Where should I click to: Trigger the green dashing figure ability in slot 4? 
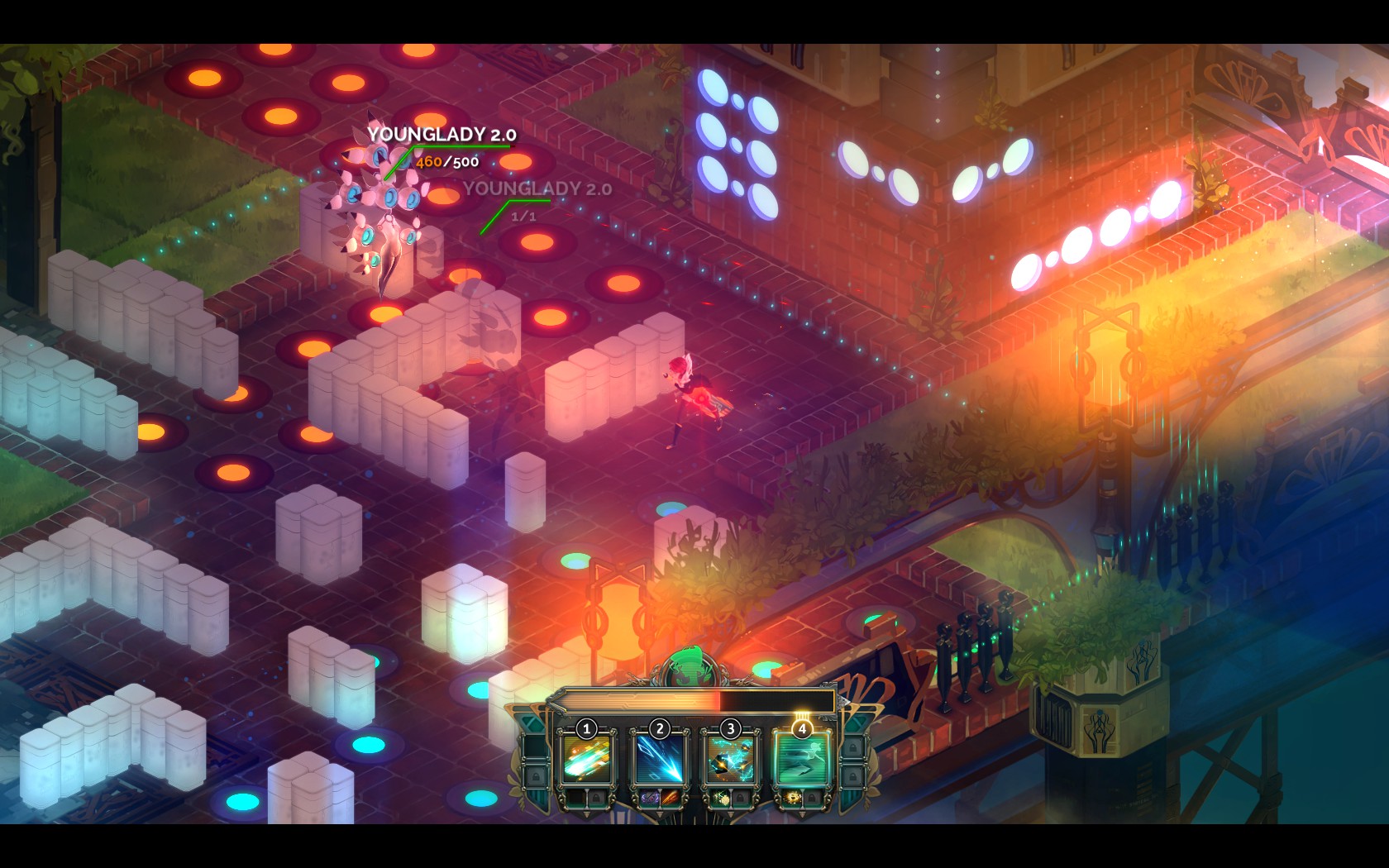[x=801, y=760]
